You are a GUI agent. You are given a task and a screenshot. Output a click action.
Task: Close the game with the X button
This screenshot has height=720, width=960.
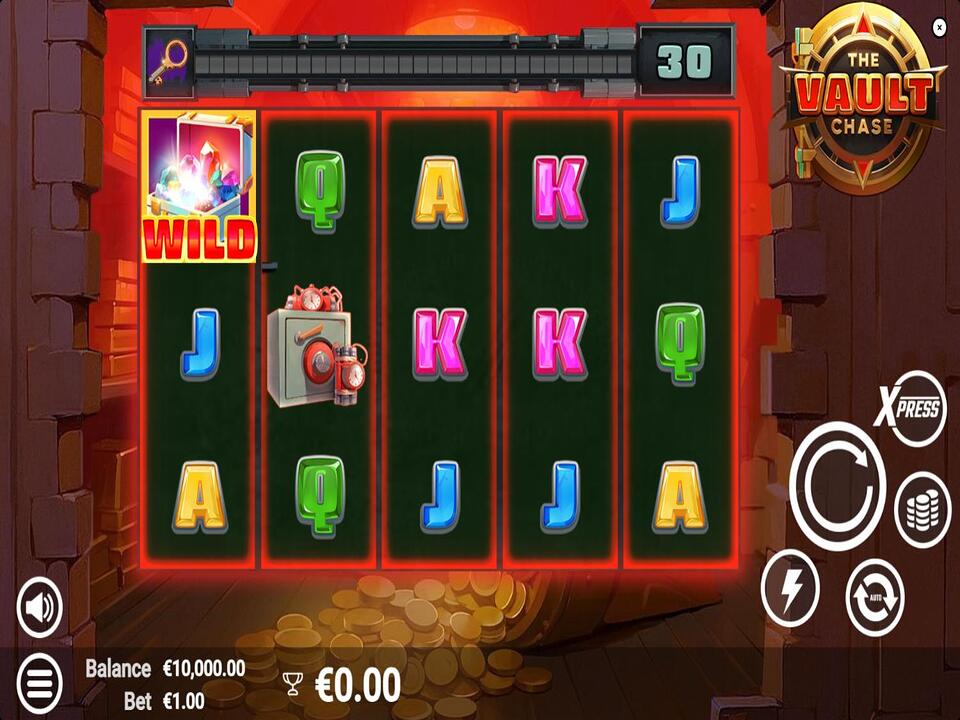939,28
